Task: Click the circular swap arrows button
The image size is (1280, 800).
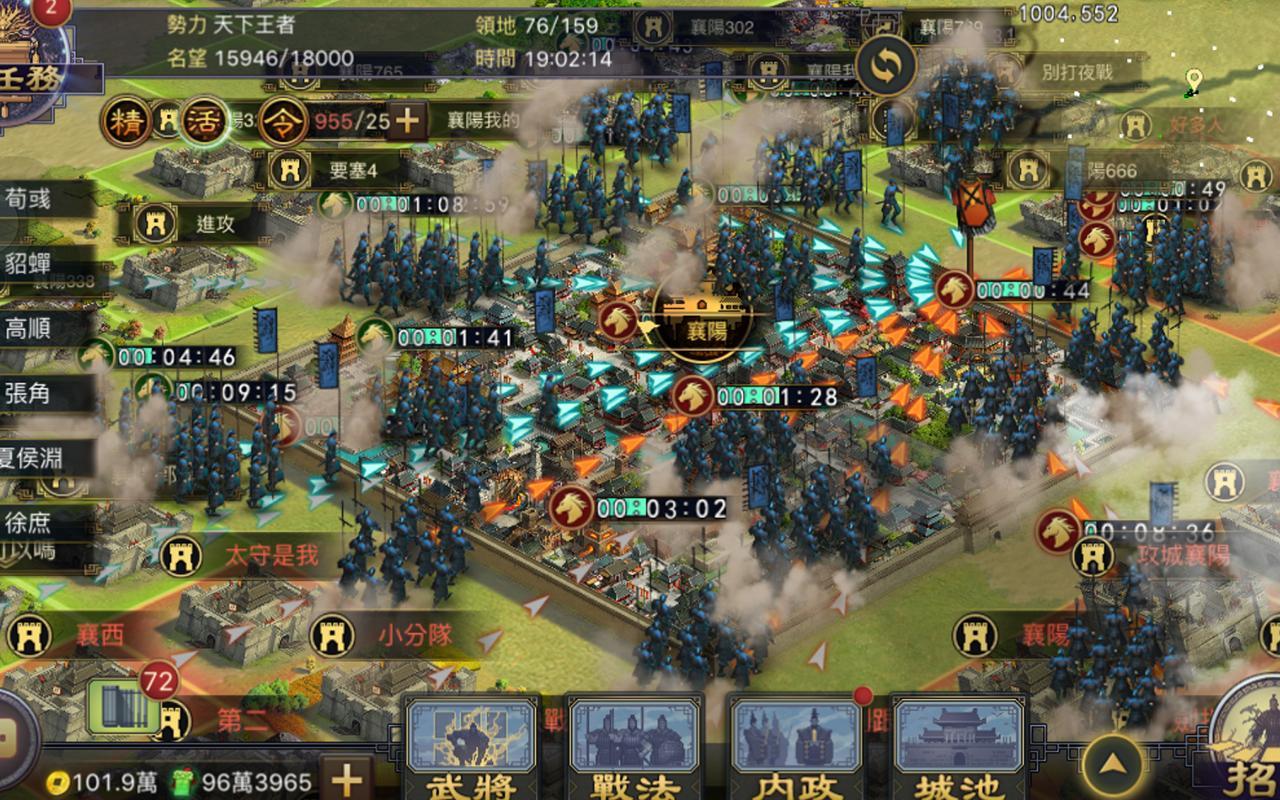Action: pyautogui.click(x=885, y=66)
